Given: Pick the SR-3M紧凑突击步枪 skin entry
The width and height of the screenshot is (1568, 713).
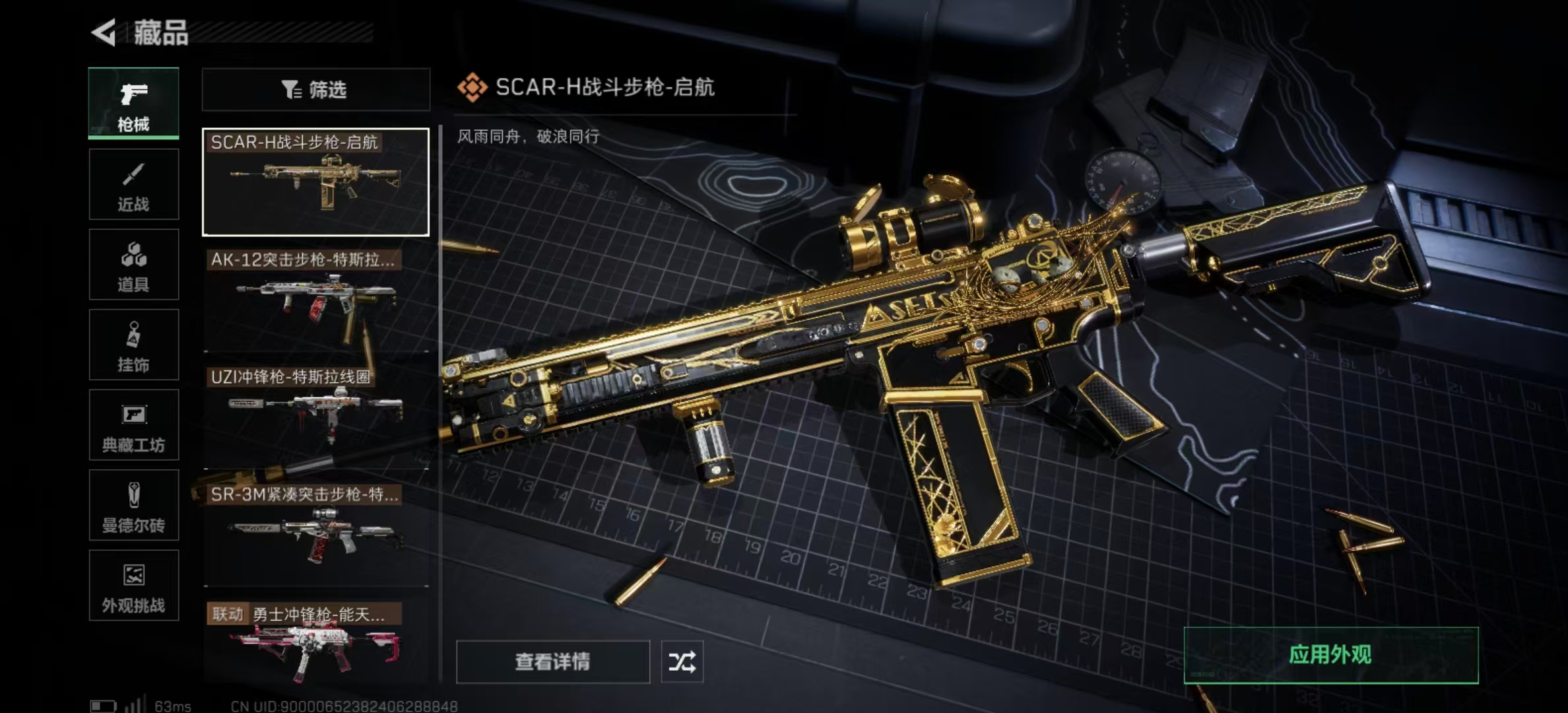Looking at the screenshot, I should (x=315, y=534).
